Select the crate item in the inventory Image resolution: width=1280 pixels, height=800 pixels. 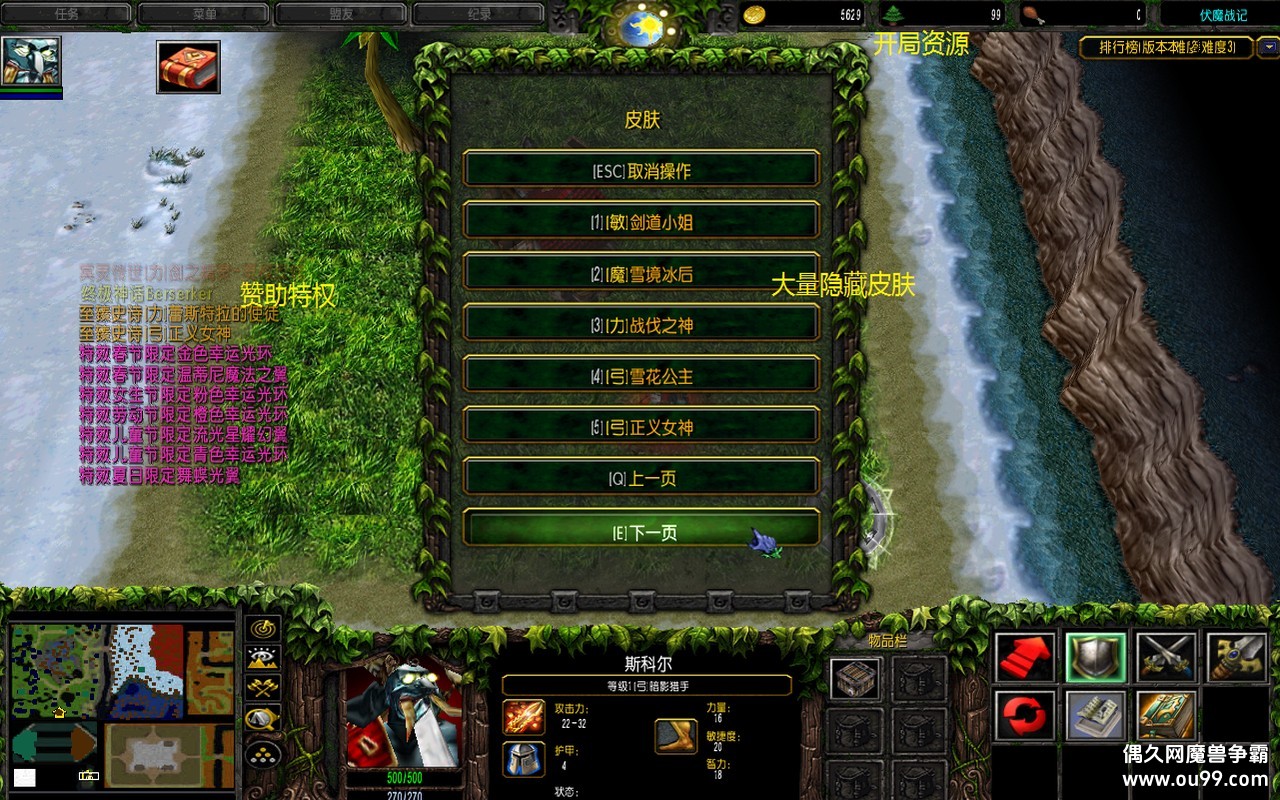coord(856,679)
